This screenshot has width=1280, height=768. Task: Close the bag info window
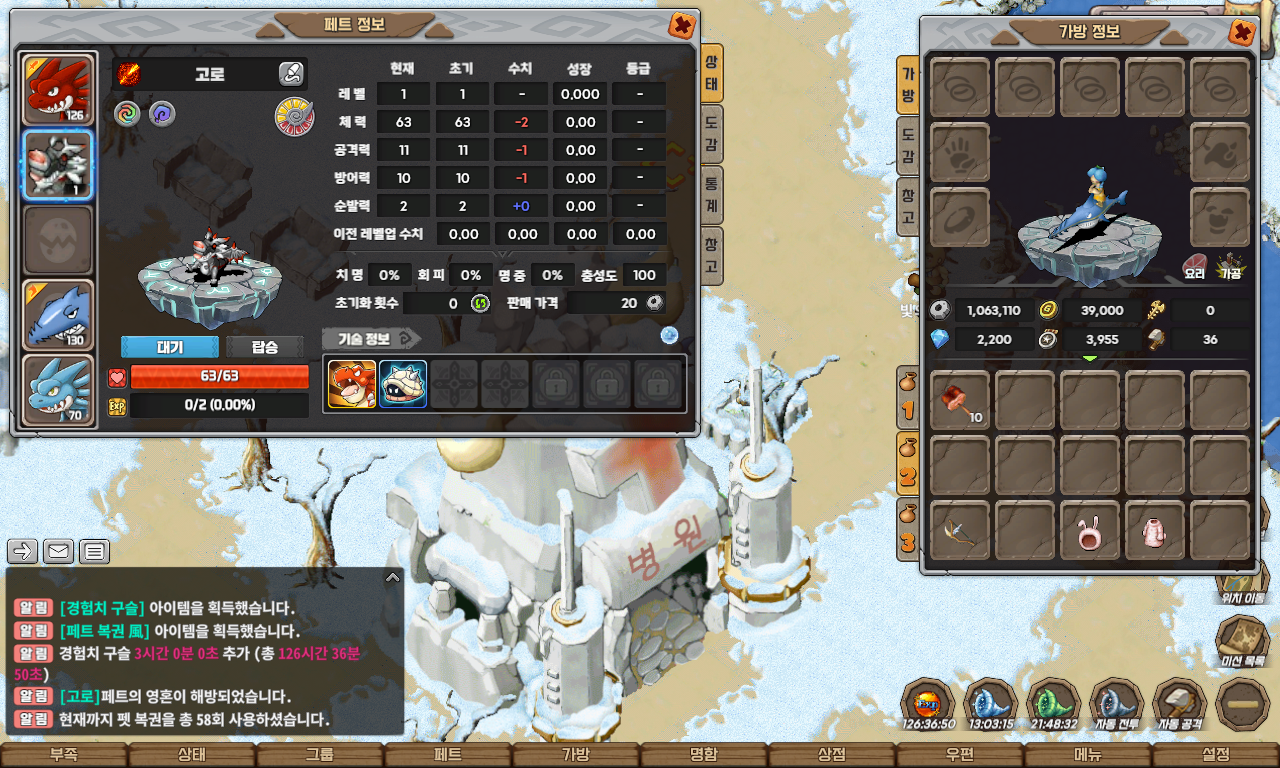coord(1241,32)
